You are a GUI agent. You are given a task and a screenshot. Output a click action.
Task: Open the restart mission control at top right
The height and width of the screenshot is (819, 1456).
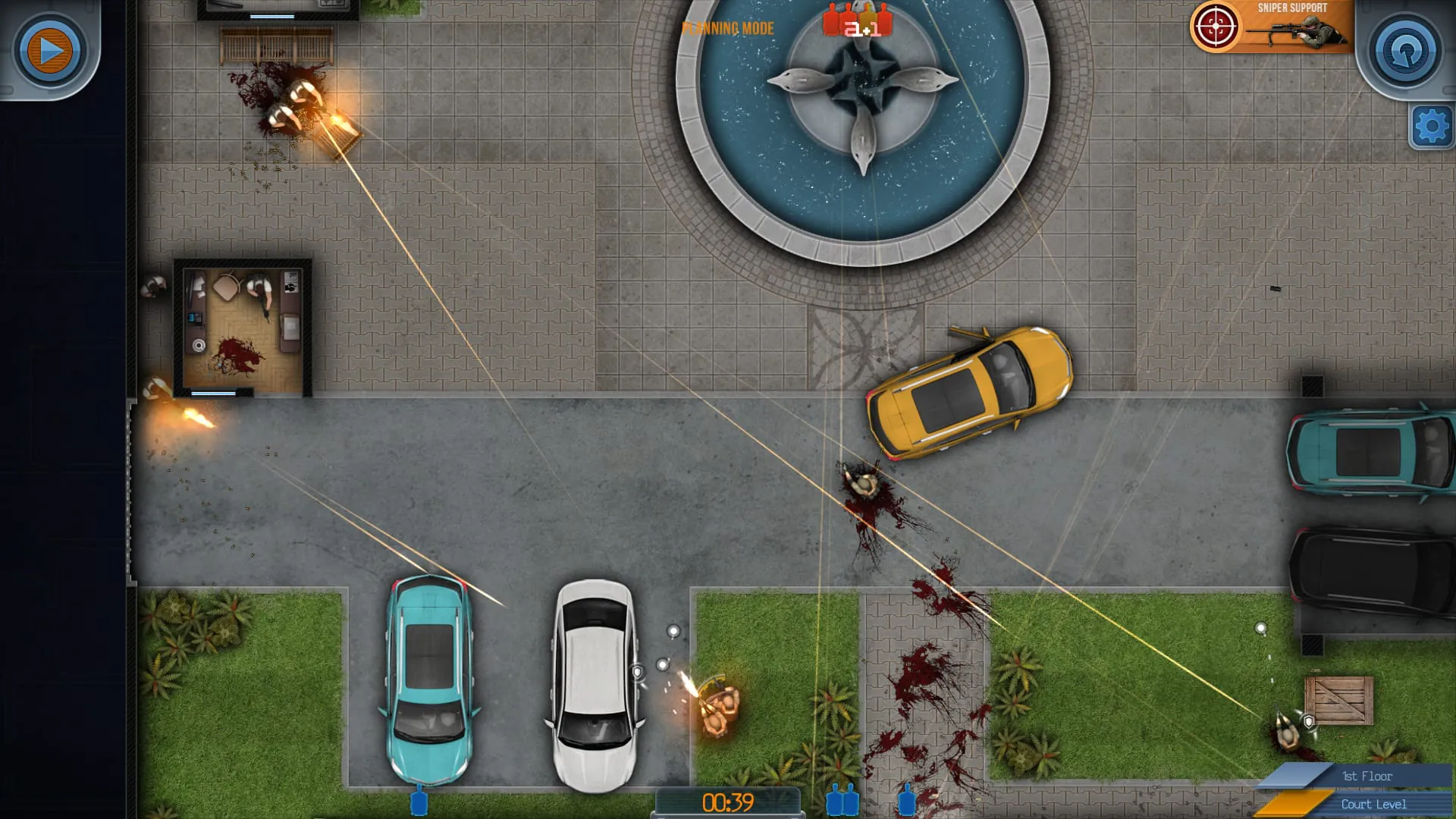click(1404, 51)
